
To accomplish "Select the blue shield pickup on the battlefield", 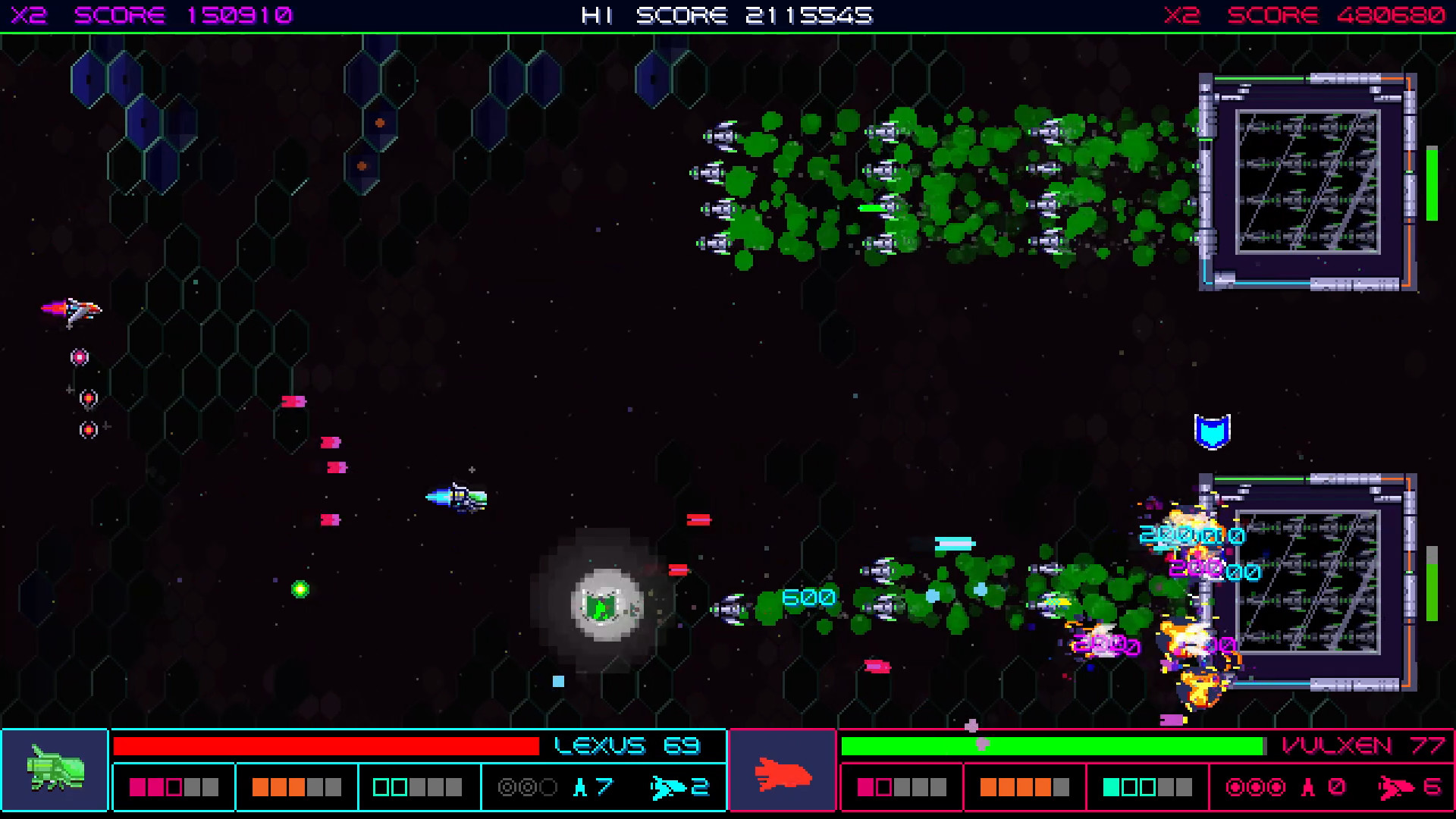I will click(x=1213, y=432).
